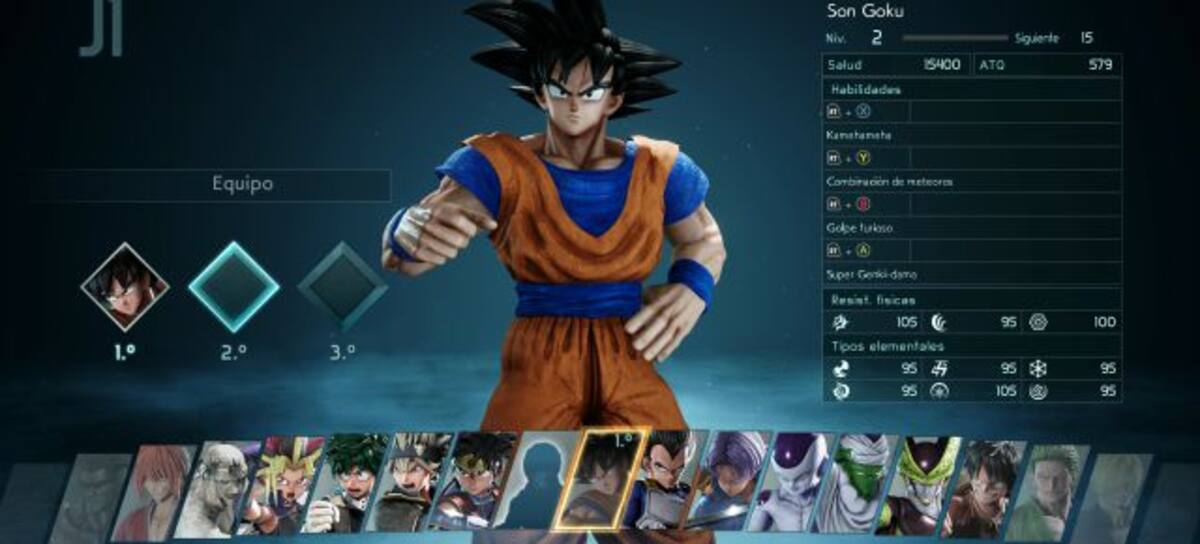Choose Trunks in the roster row
This screenshot has width=1200, height=544.
coord(732,485)
